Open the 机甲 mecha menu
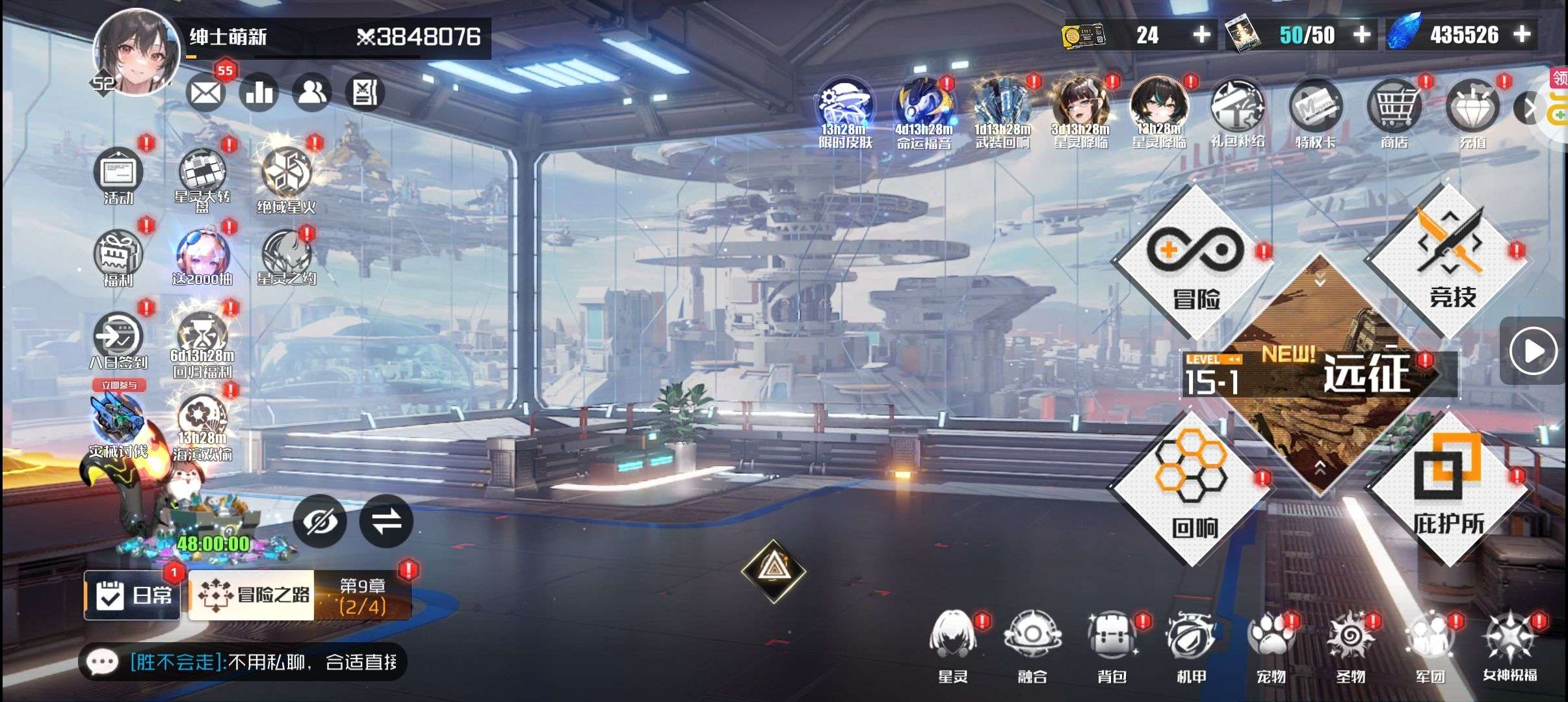The width and height of the screenshot is (1568, 702). pyautogui.click(x=1191, y=645)
